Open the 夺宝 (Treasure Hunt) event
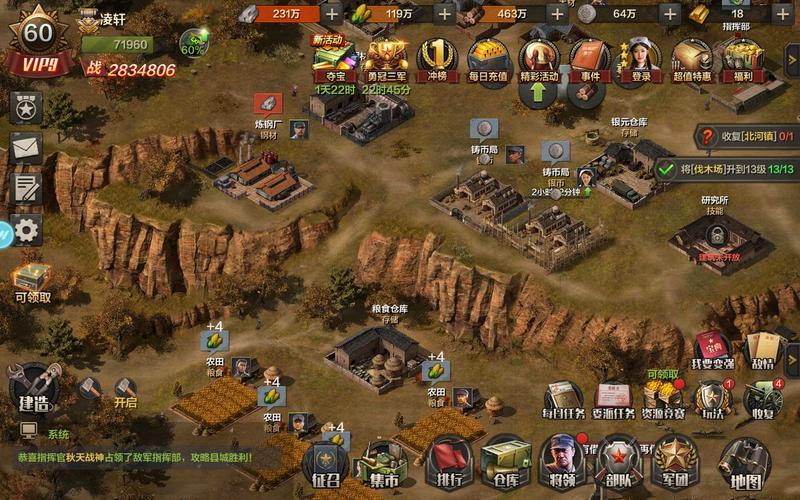The image size is (800, 500). click(329, 60)
